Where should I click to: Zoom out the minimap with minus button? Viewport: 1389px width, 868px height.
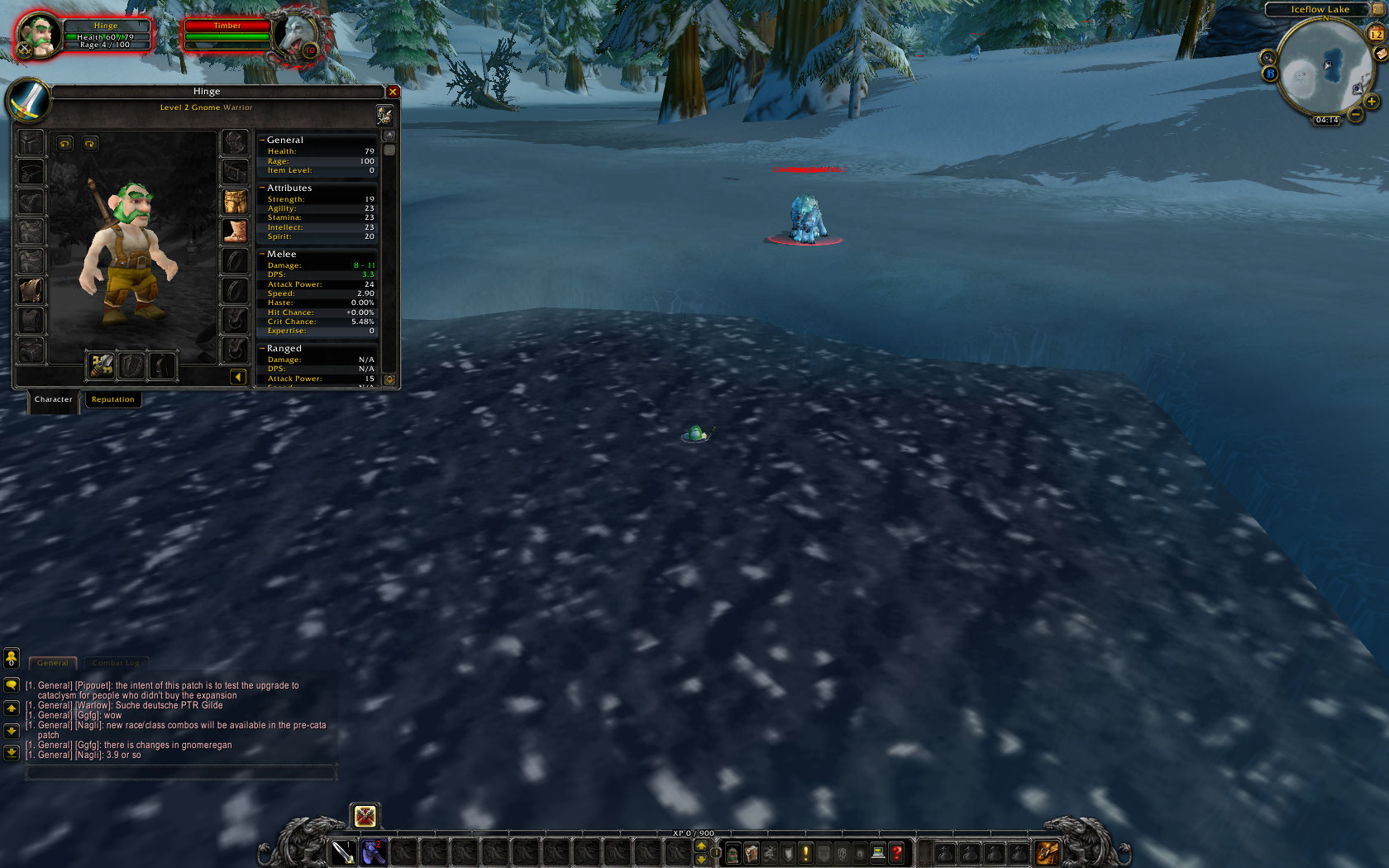(x=1356, y=115)
